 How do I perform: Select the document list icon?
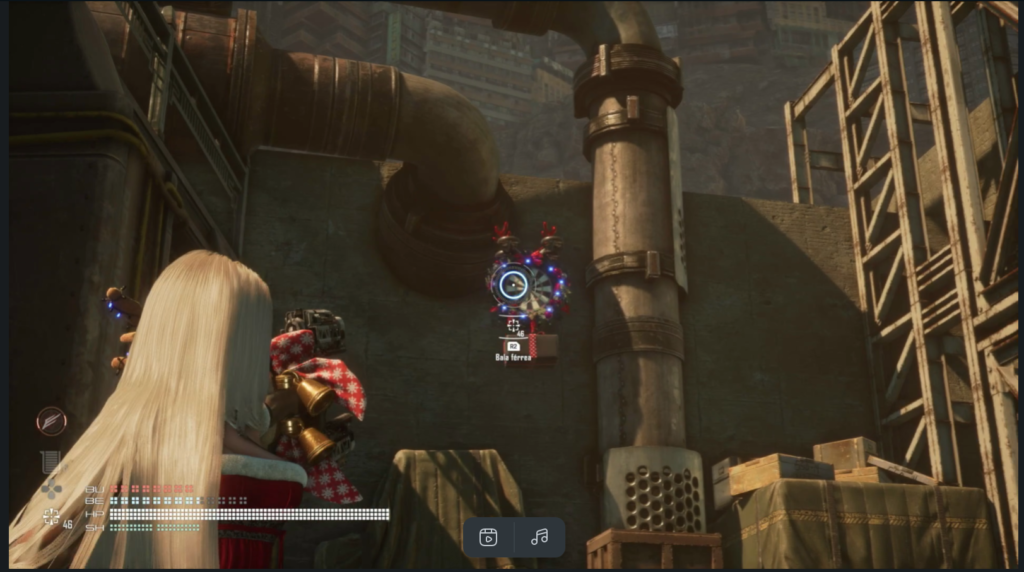pyautogui.click(x=50, y=461)
